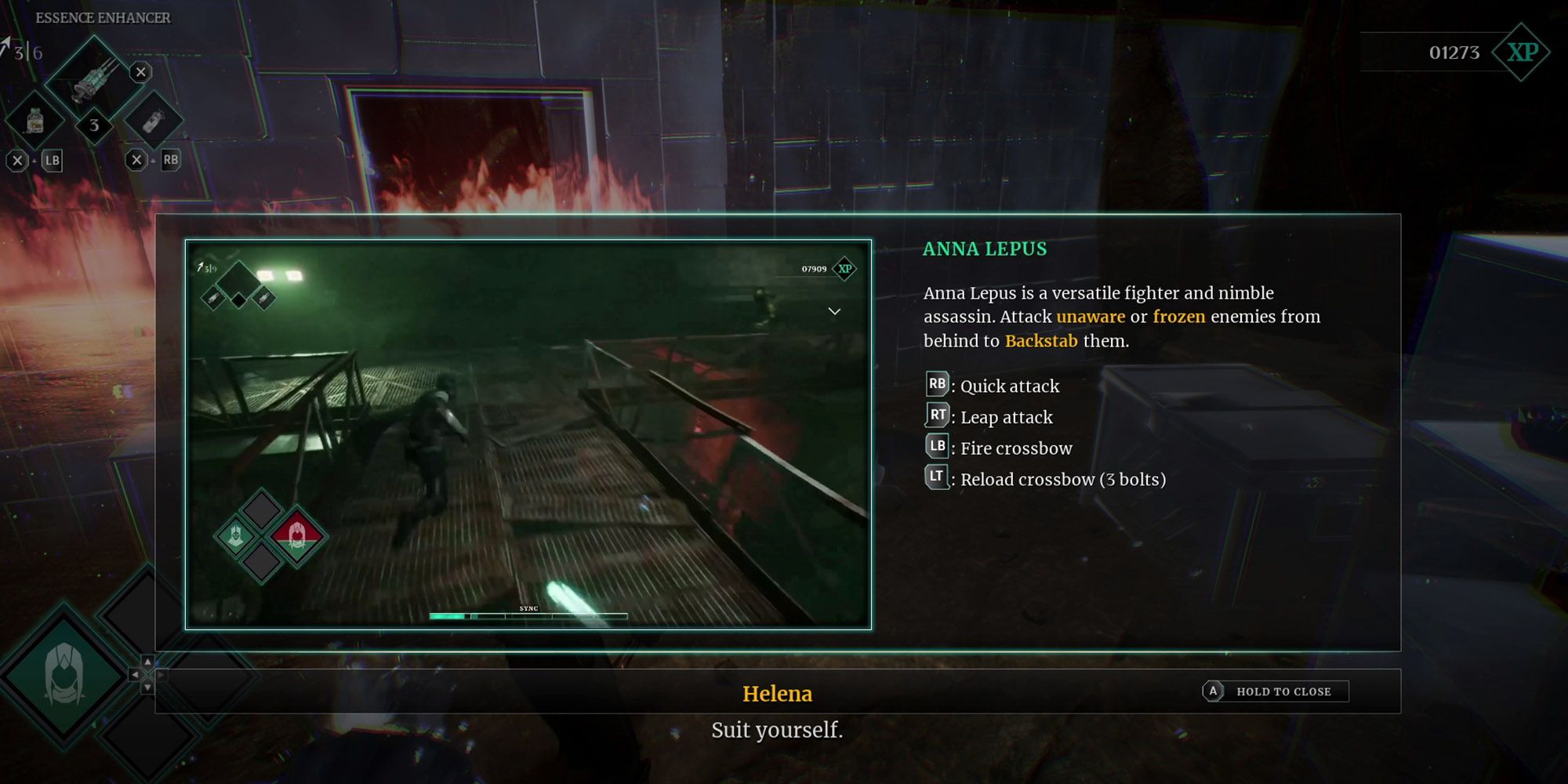The image size is (1568, 784).
Task: Click the Helena speaker name
Action: pyautogui.click(x=778, y=693)
